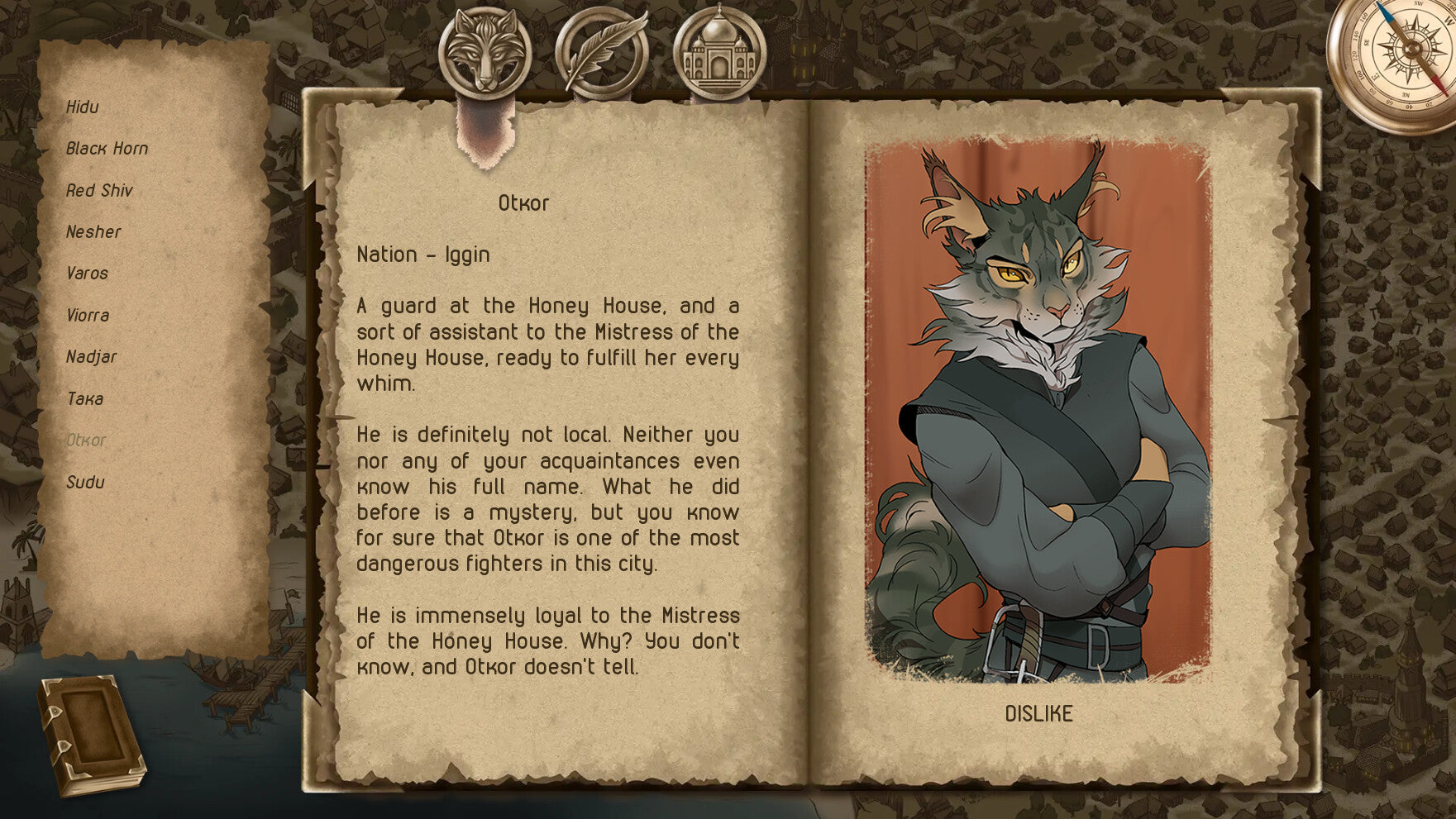
Task: Close the journal using the brown book icon
Action: pyautogui.click(x=91, y=735)
